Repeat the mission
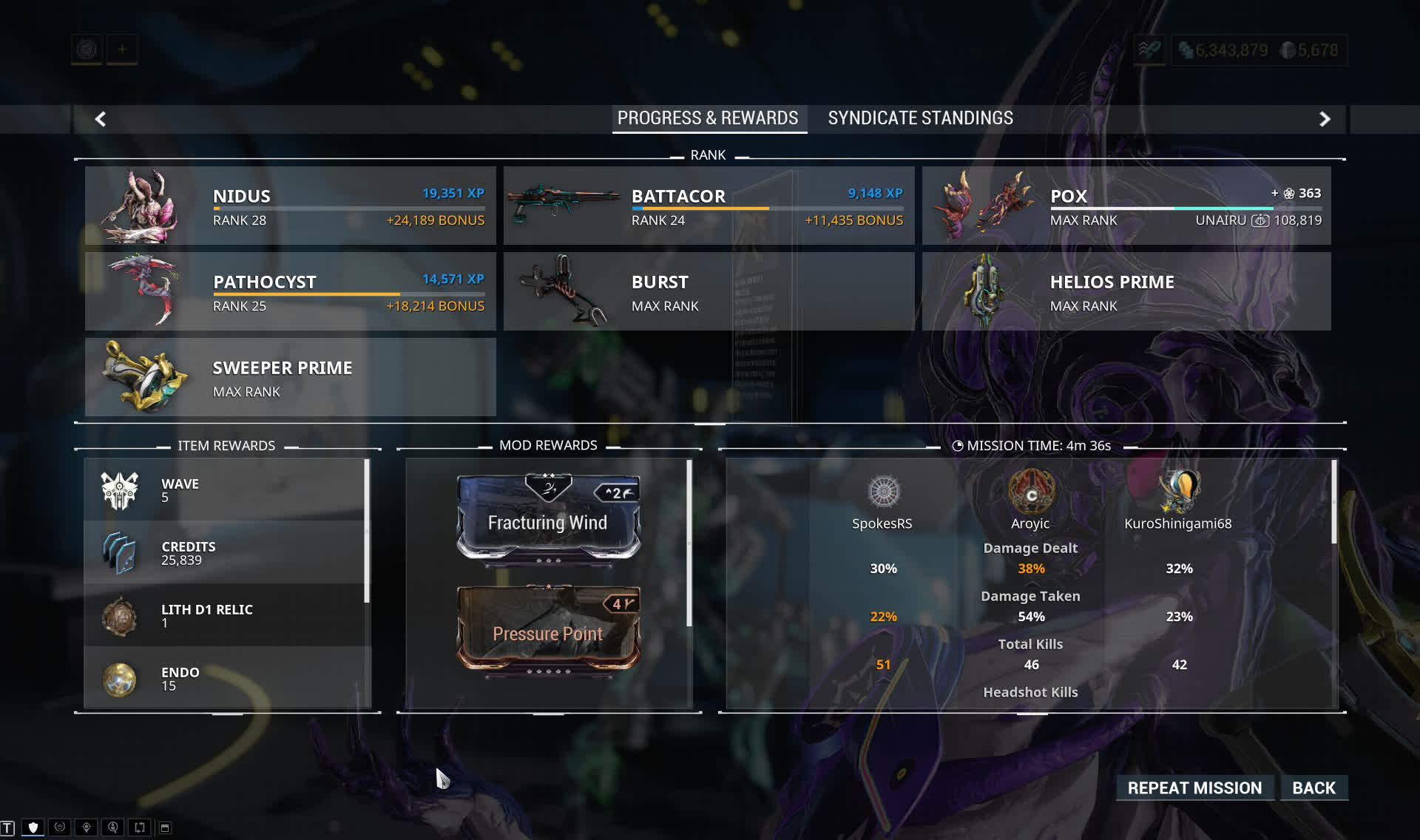 point(1194,788)
